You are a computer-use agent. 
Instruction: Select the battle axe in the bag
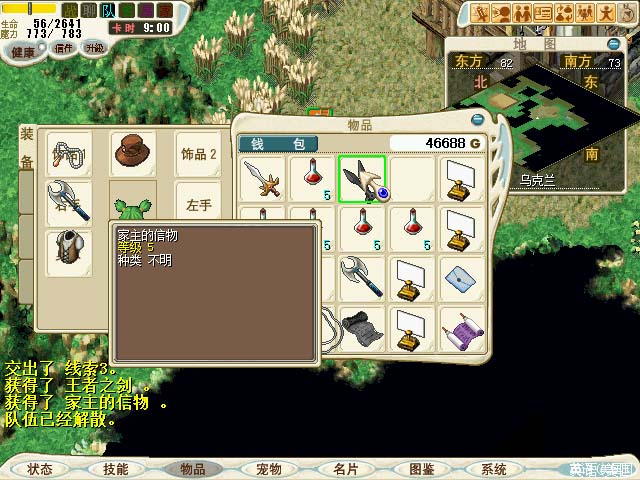(x=362, y=275)
